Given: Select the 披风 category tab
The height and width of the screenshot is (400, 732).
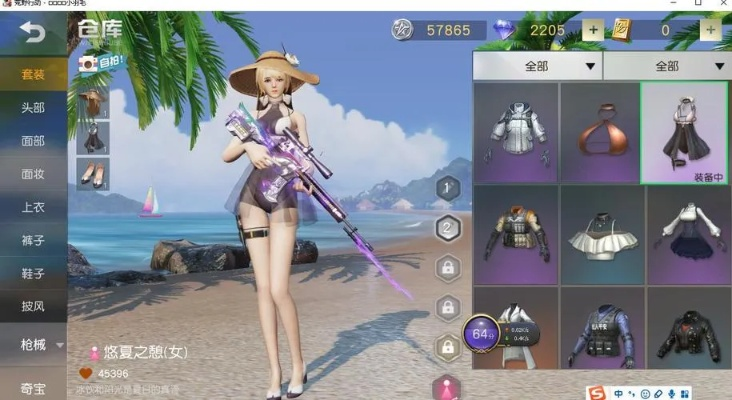Looking at the screenshot, I should pyautogui.click(x=32, y=306).
